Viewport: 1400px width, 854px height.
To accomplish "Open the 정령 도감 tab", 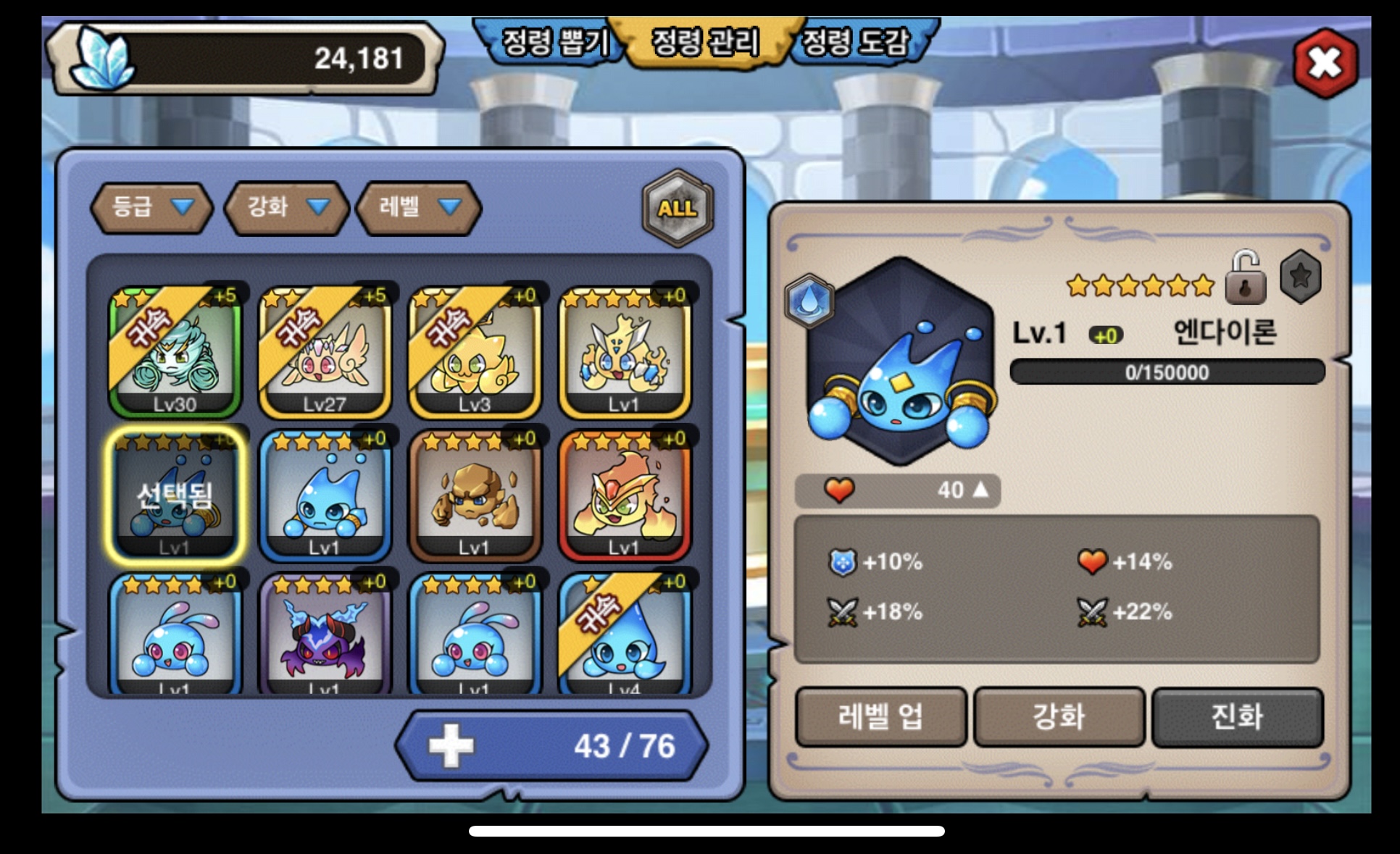I will pyautogui.click(x=857, y=42).
